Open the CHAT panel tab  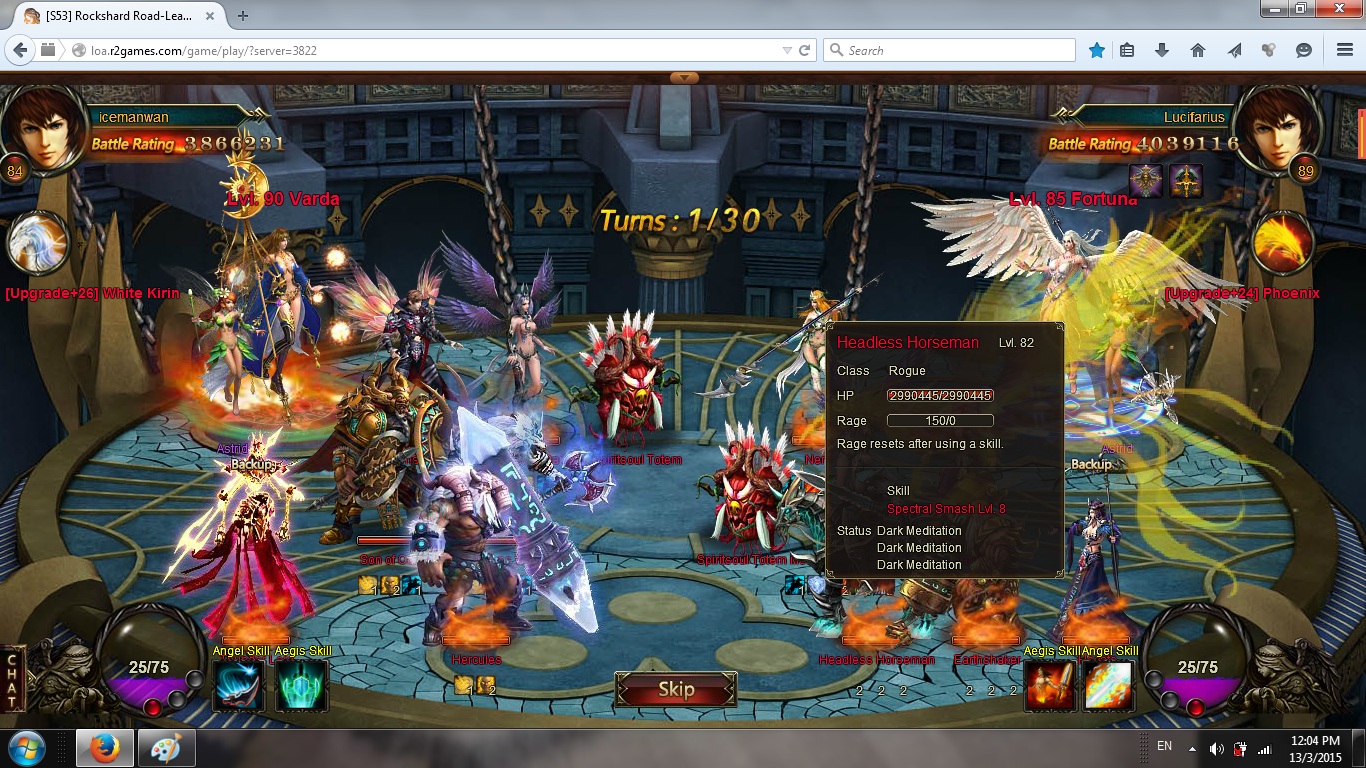tap(14, 677)
